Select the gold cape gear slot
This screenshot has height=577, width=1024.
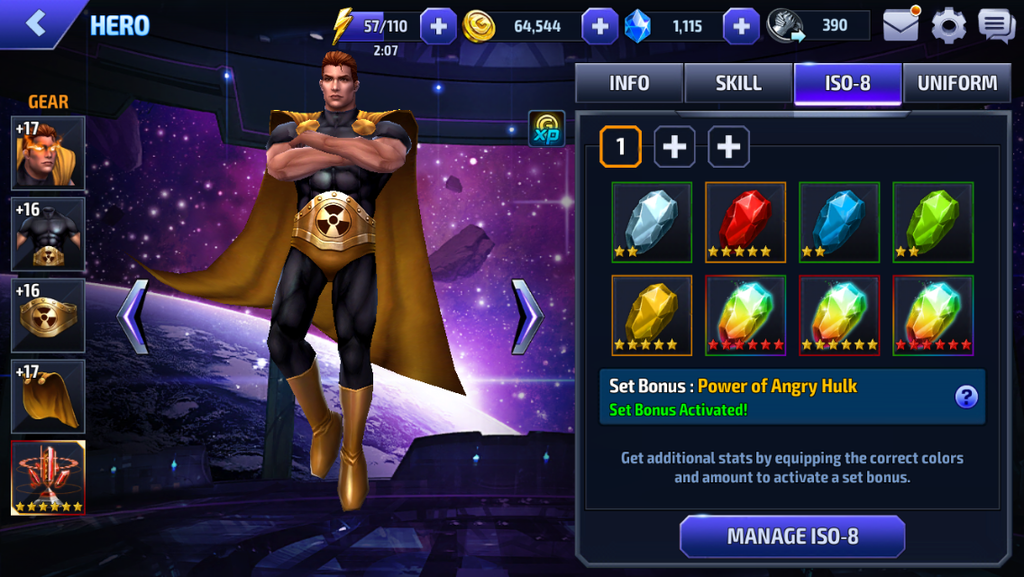(48, 396)
